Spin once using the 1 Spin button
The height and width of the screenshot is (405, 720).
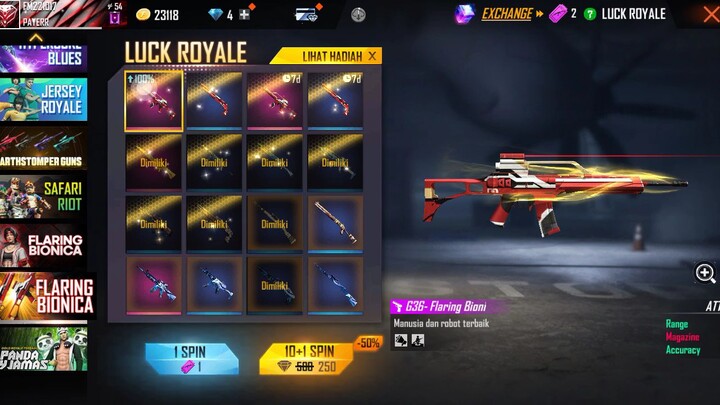click(x=192, y=359)
